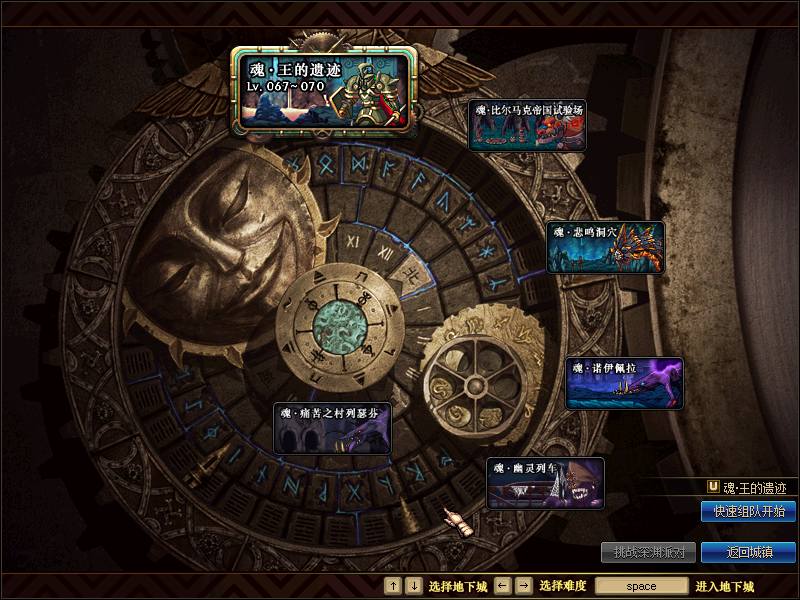Click the 快速组队开始 button
Screen dimensions: 800x600
click(748, 512)
